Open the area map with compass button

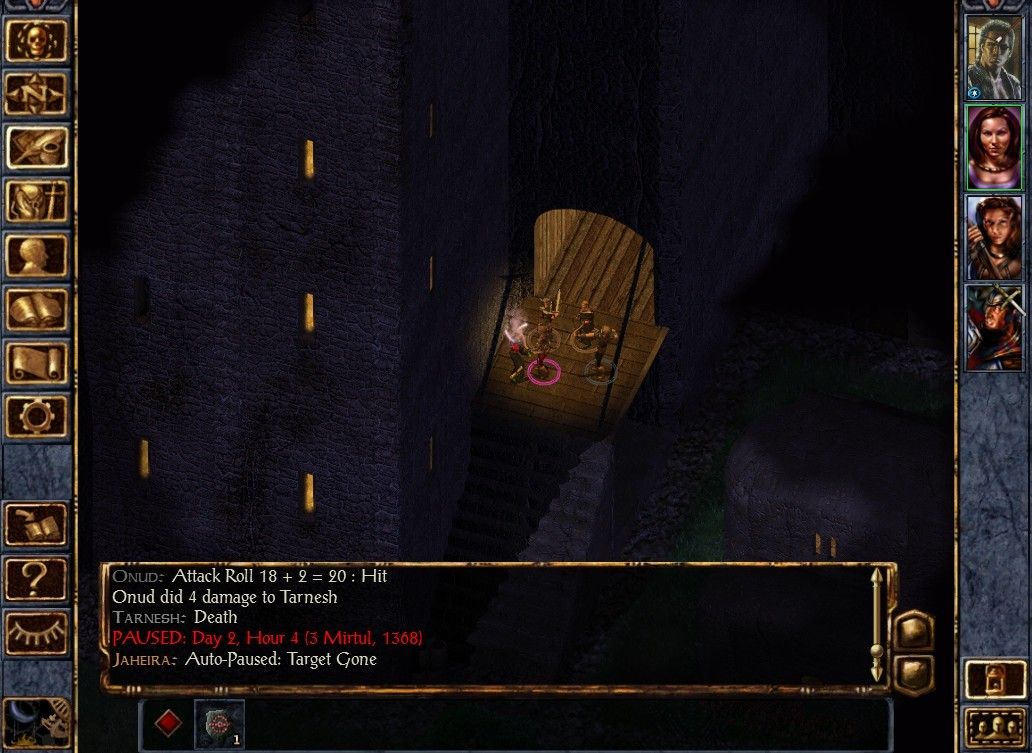click(37, 93)
